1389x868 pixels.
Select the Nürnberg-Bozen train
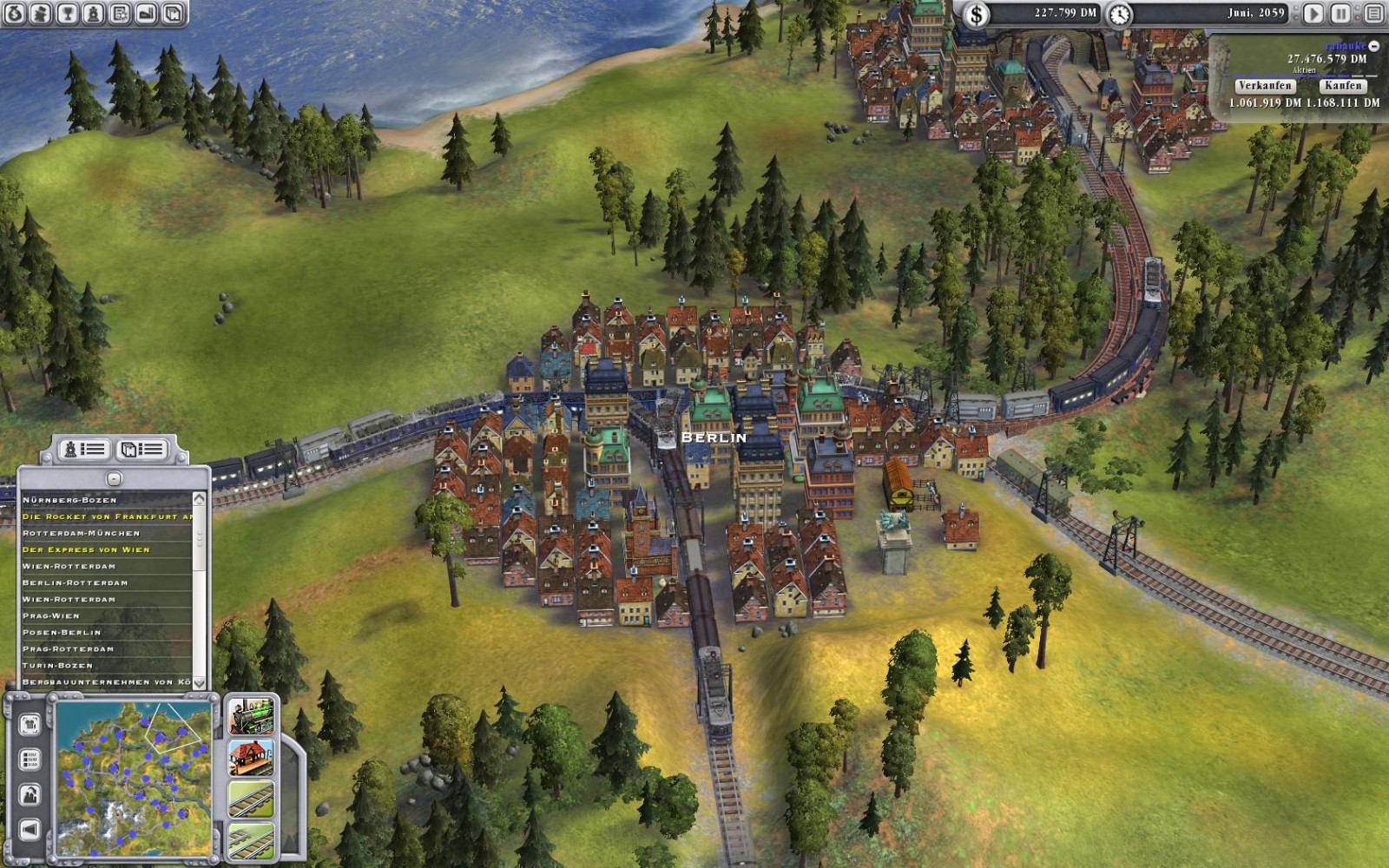coord(69,500)
